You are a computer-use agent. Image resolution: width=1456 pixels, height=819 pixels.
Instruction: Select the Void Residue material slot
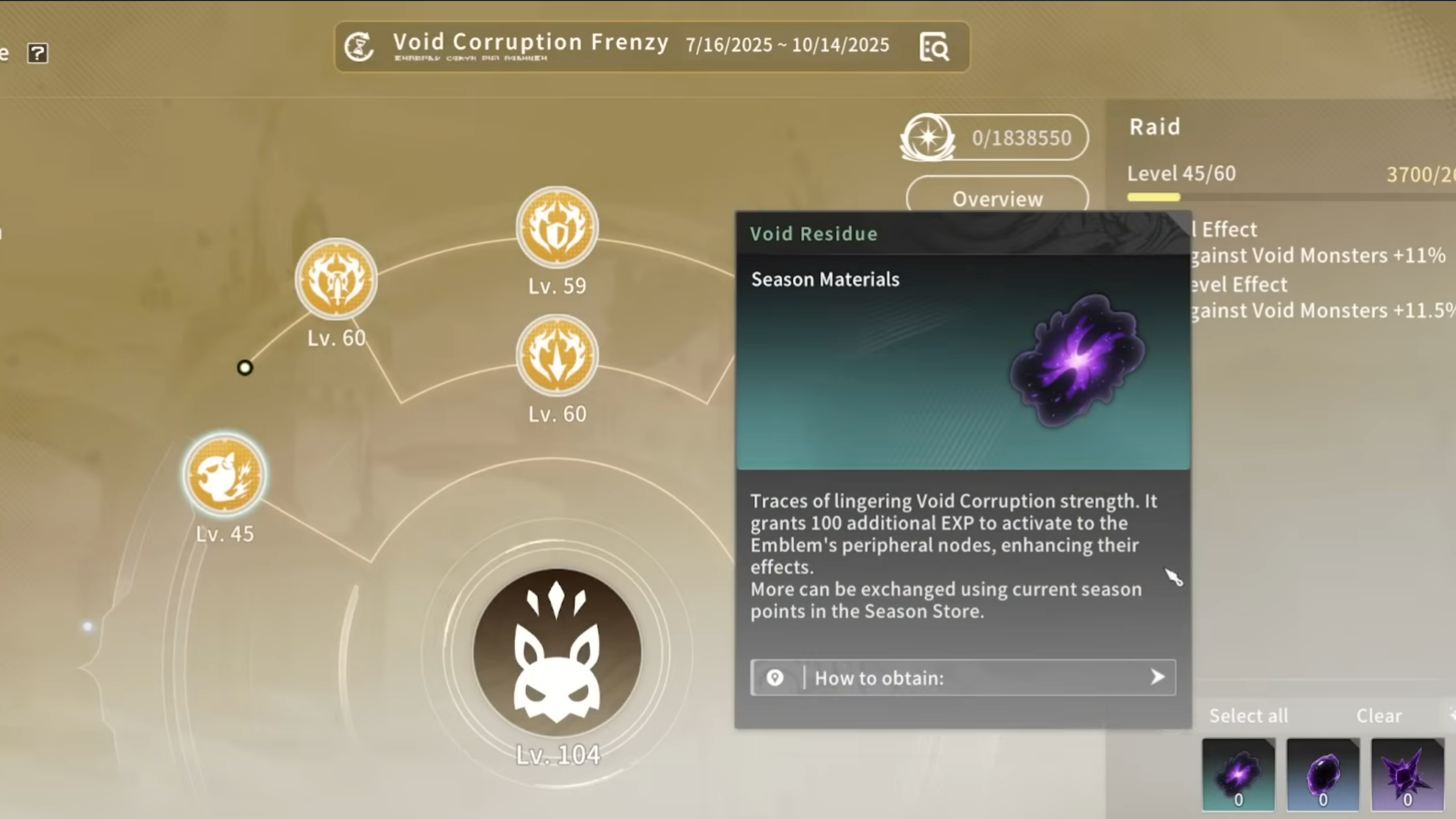(1238, 774)
